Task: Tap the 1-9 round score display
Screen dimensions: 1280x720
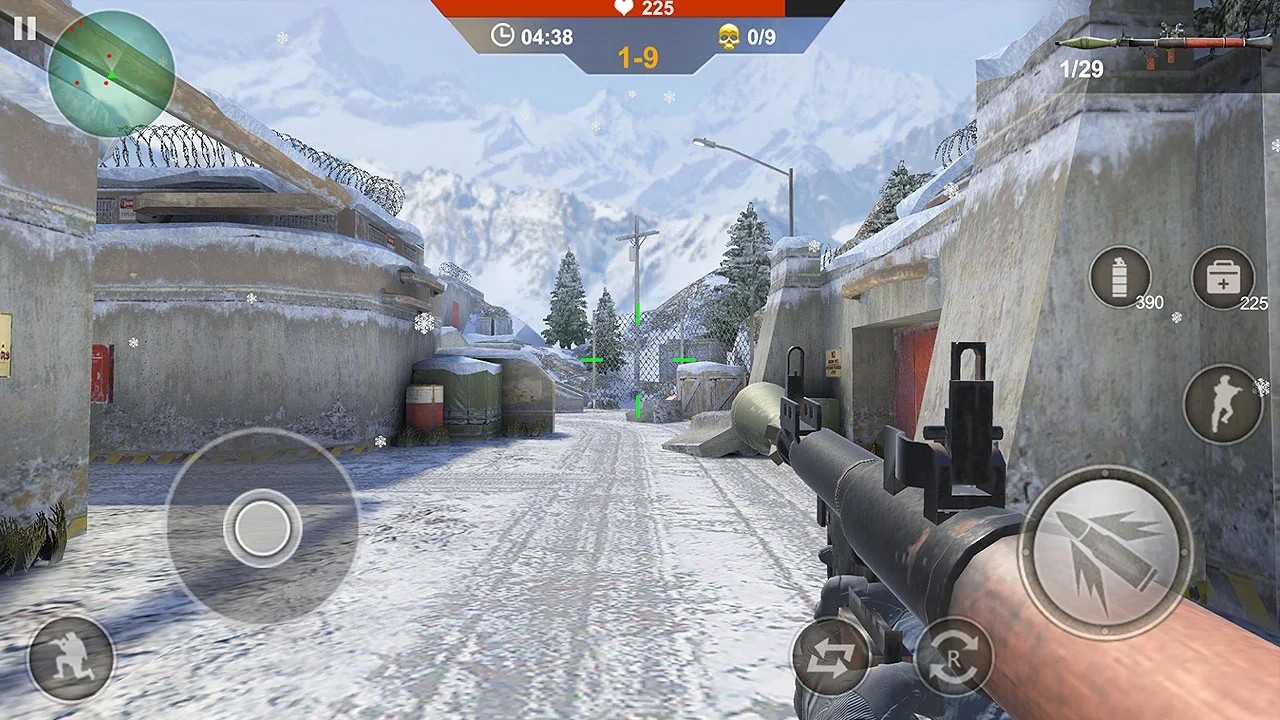Action: coord(638,57)
